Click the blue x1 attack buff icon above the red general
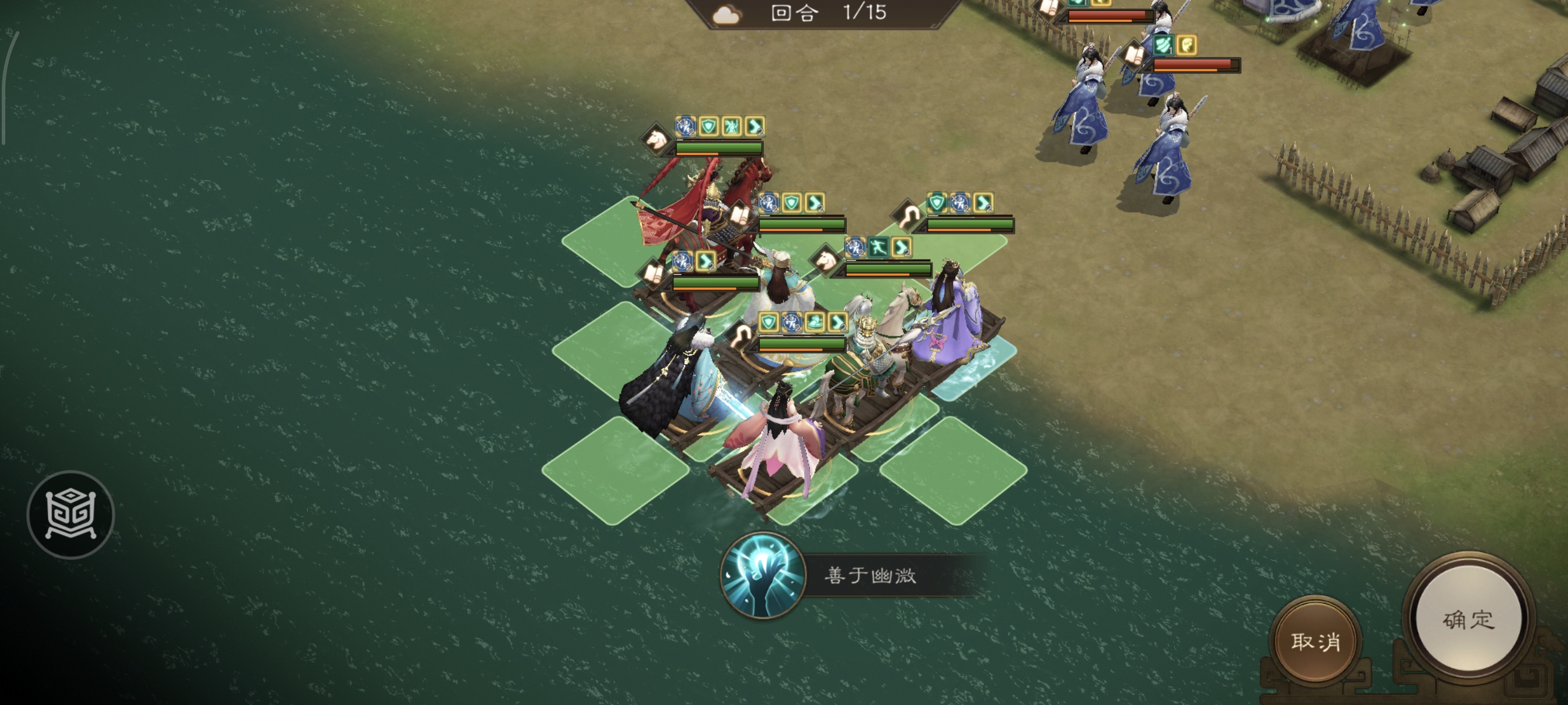 coord(685,127)
